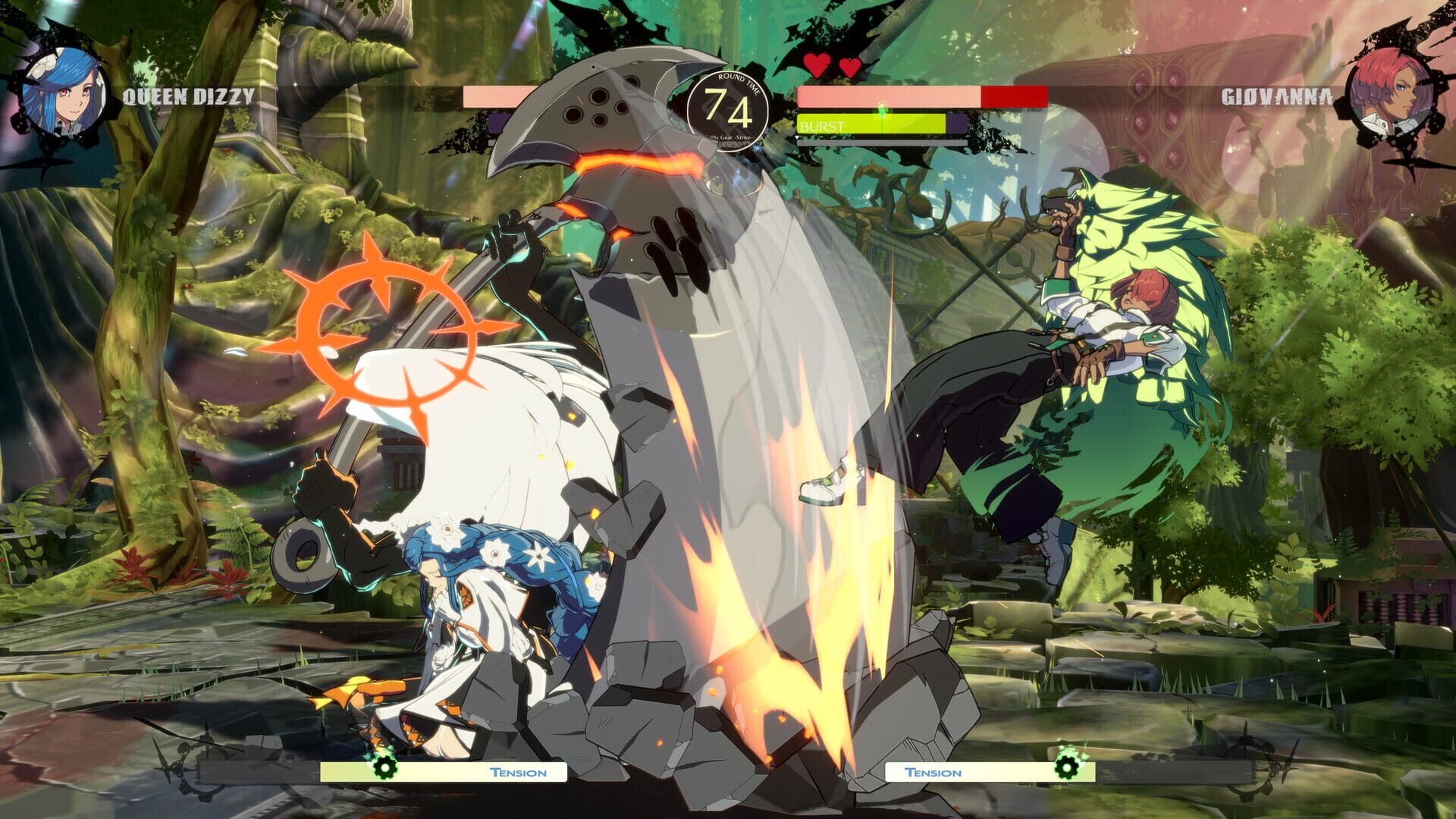Image resolution: width=1456 pixels, height=819 pixels.
Task: Click the green Burst gauge fill
Action: (895, 124)
